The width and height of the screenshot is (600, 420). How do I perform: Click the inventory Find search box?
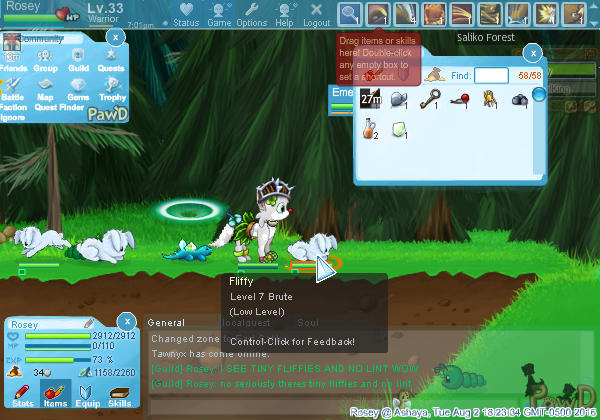[491, 75]
